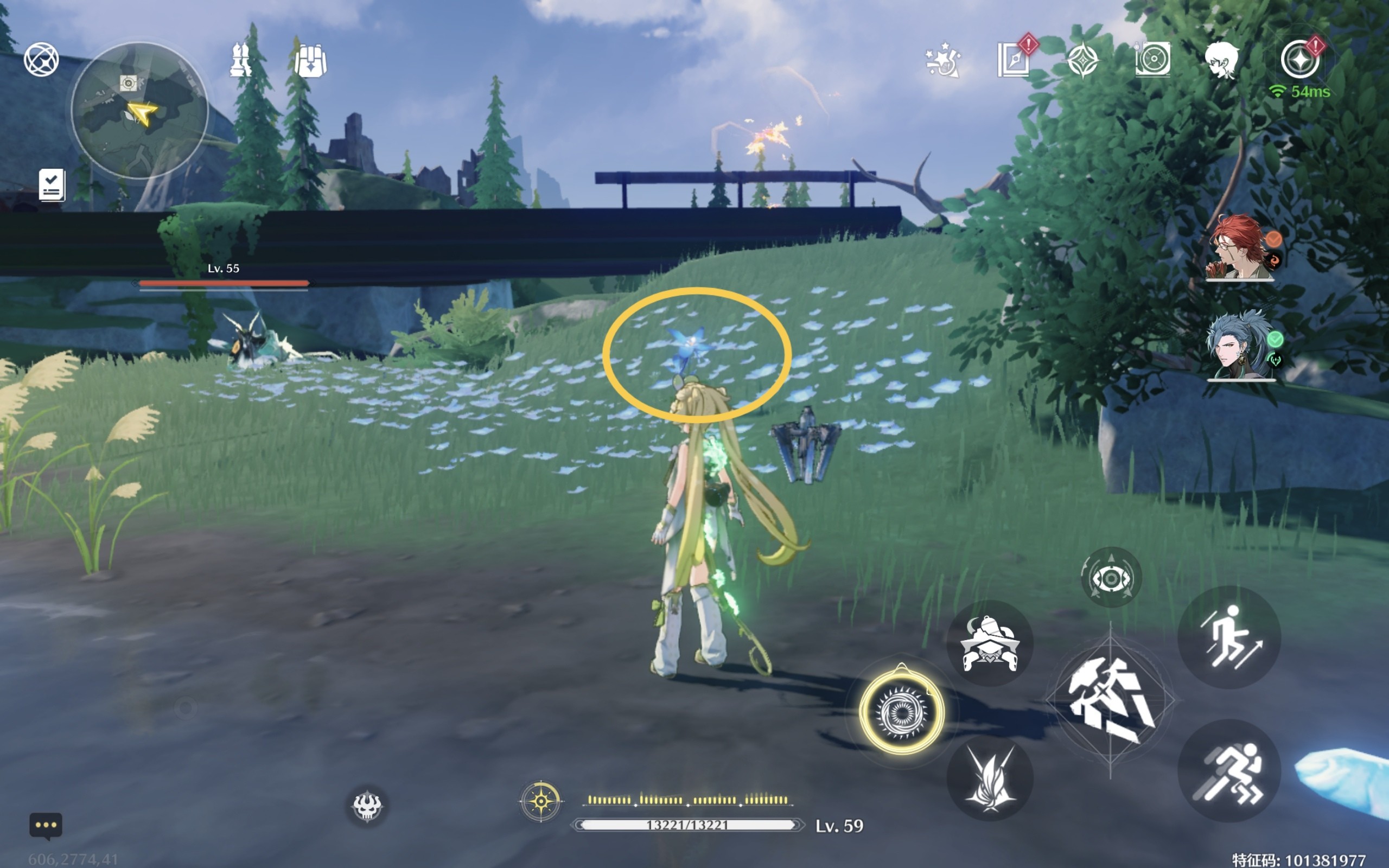
Task: Switch to the blue-haired party member
Action: tap(1240, 346)
